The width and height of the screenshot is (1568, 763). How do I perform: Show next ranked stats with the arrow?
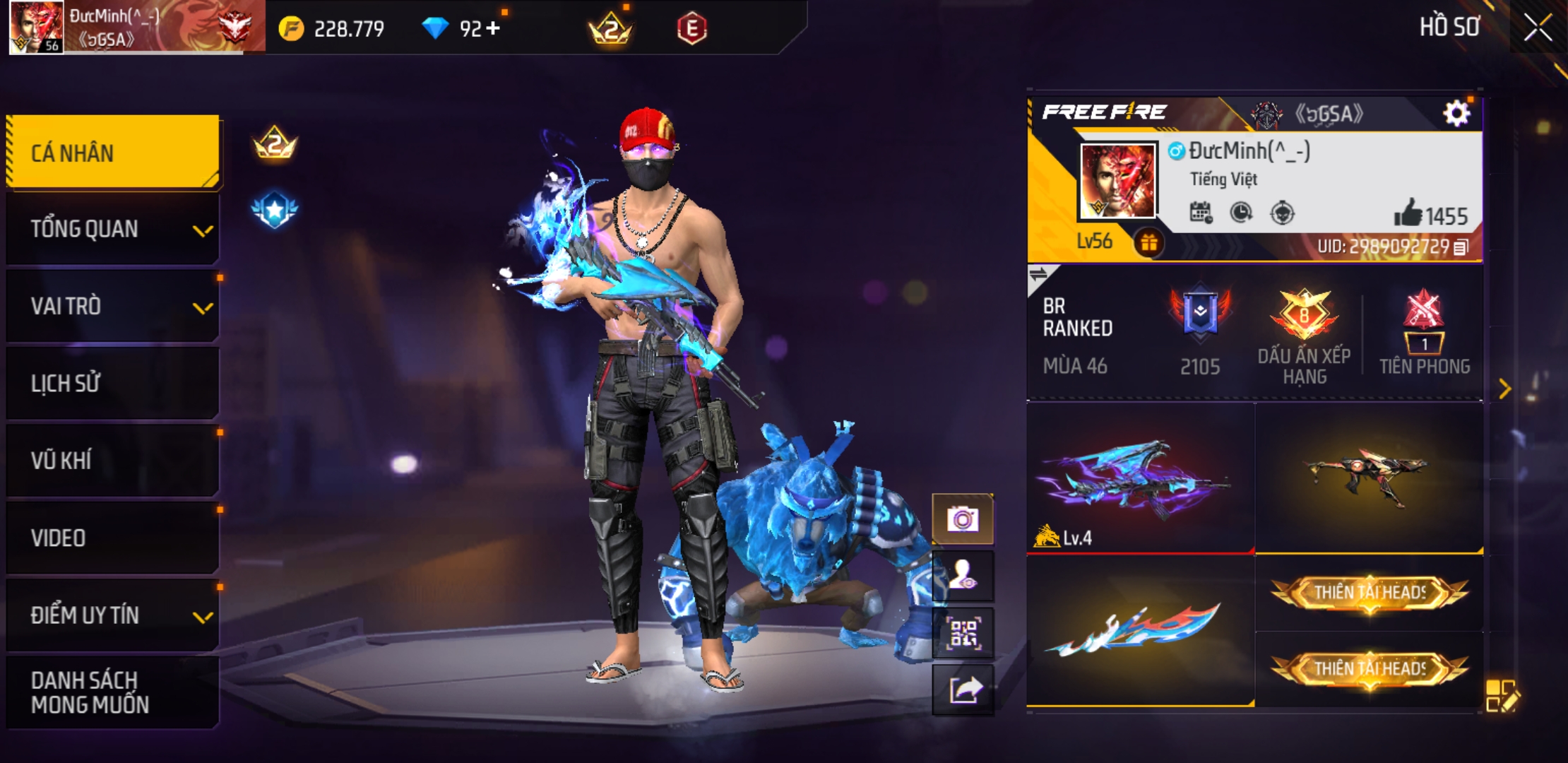point(1504,389)
